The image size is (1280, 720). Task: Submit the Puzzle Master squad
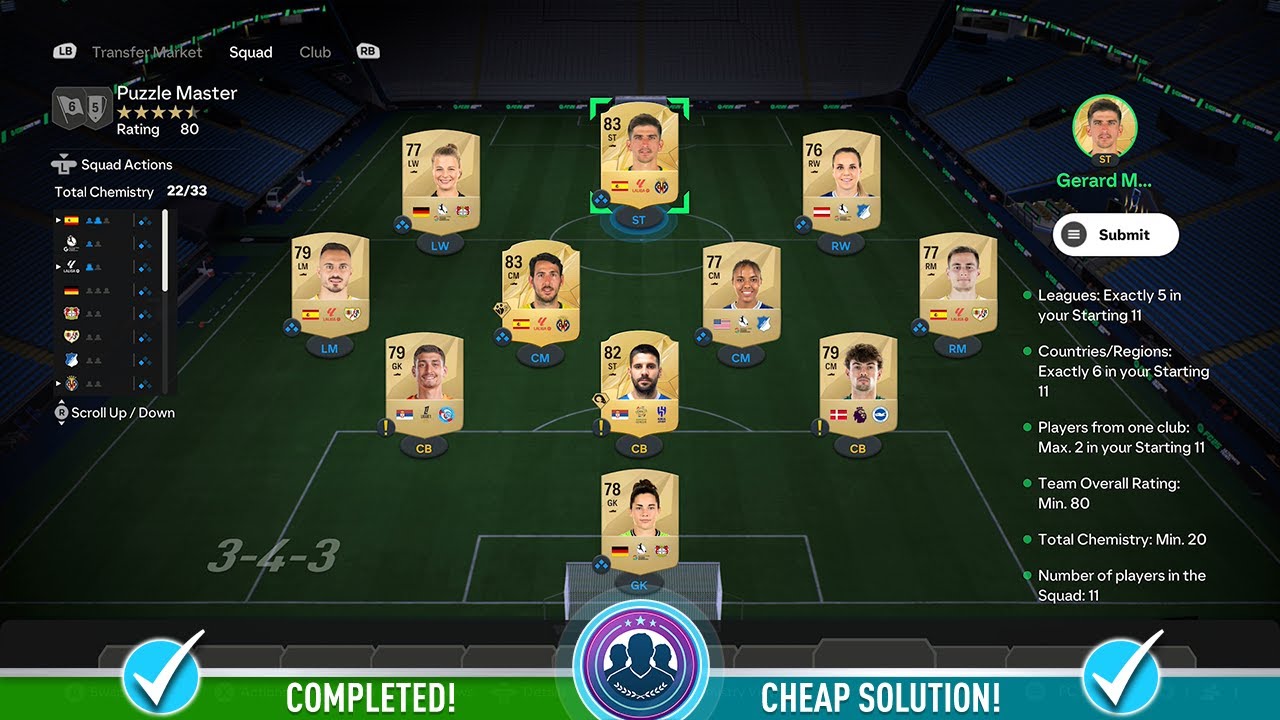(x=1115, y=235)
